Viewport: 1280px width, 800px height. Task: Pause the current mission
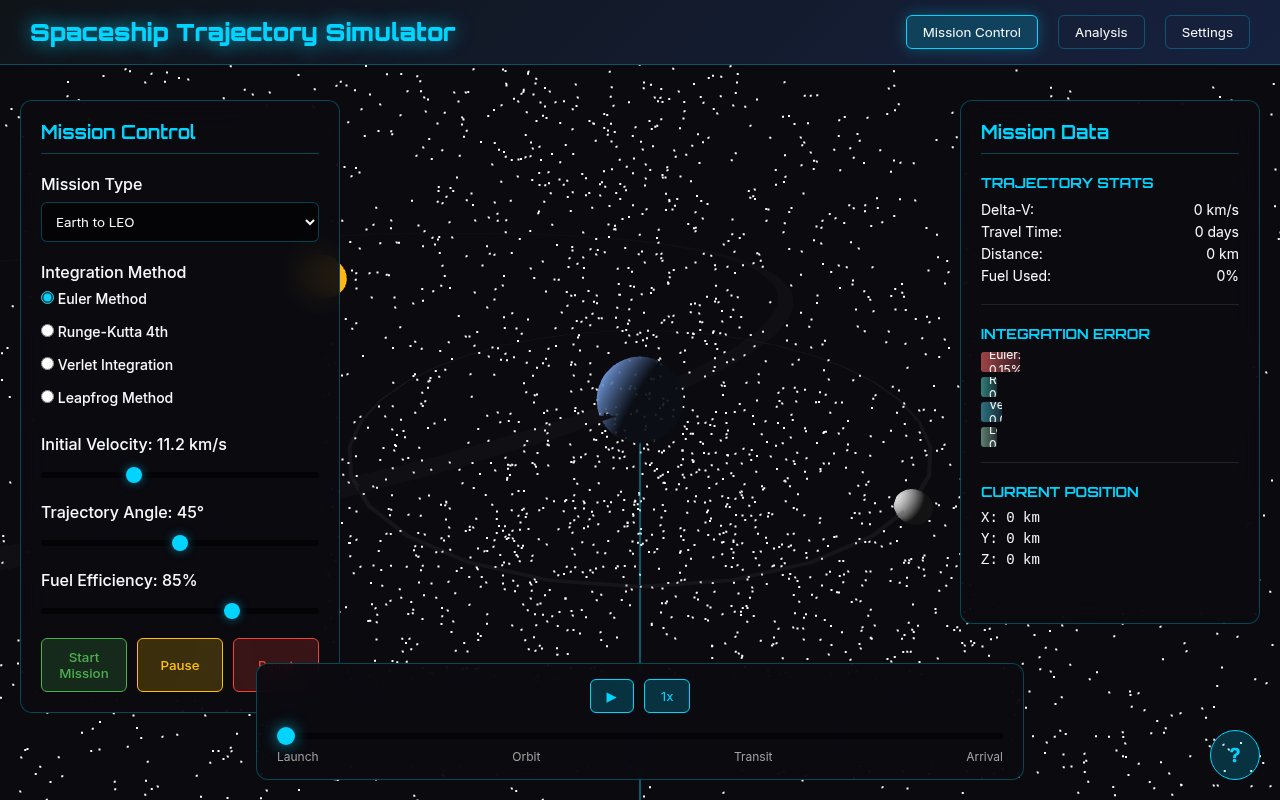[x=179, y=664]
